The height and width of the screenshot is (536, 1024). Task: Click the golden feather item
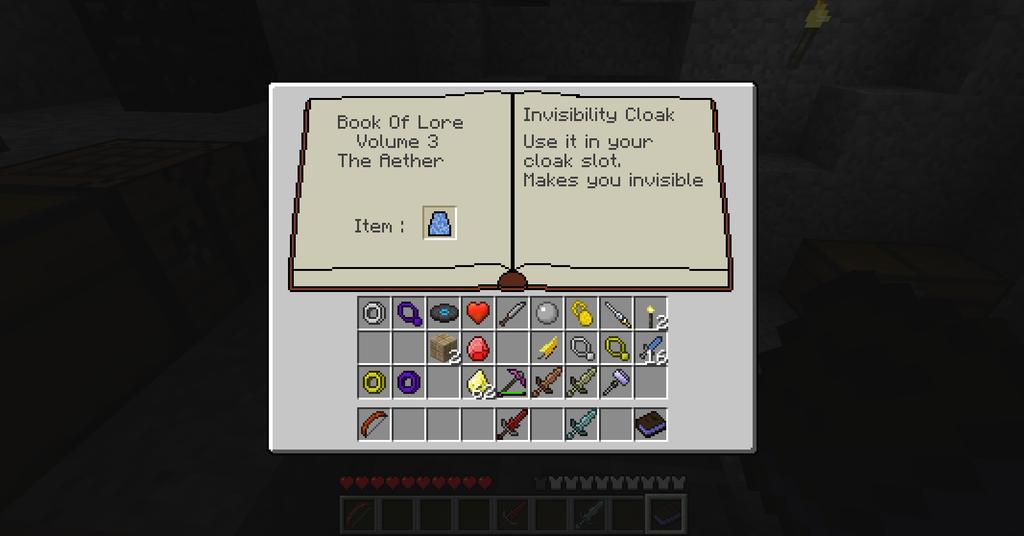[x=546, y=348]
